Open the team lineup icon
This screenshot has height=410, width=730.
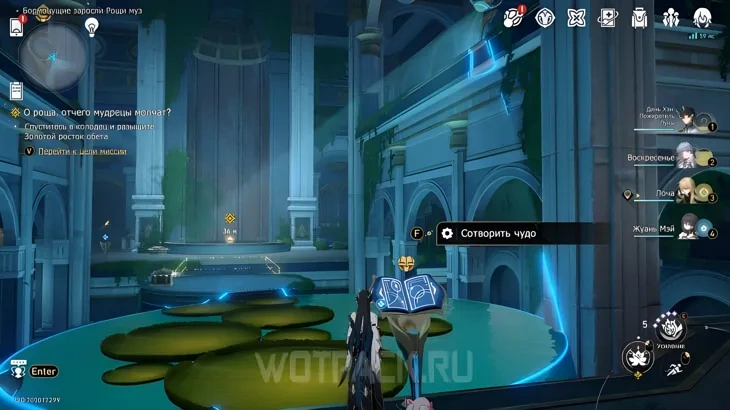click(671, 17)
